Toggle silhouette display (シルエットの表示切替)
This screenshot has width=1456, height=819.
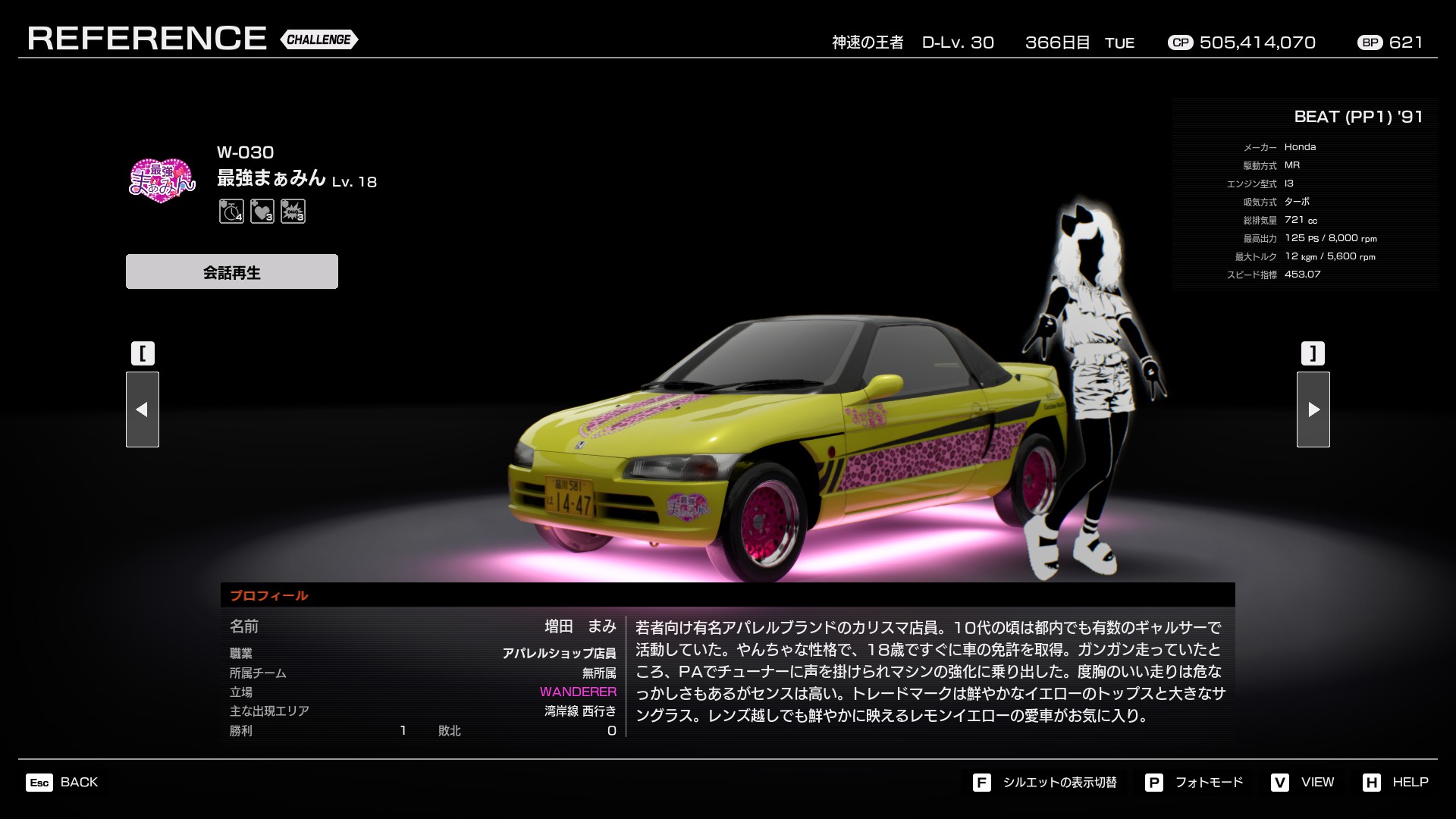(1045, 783)
